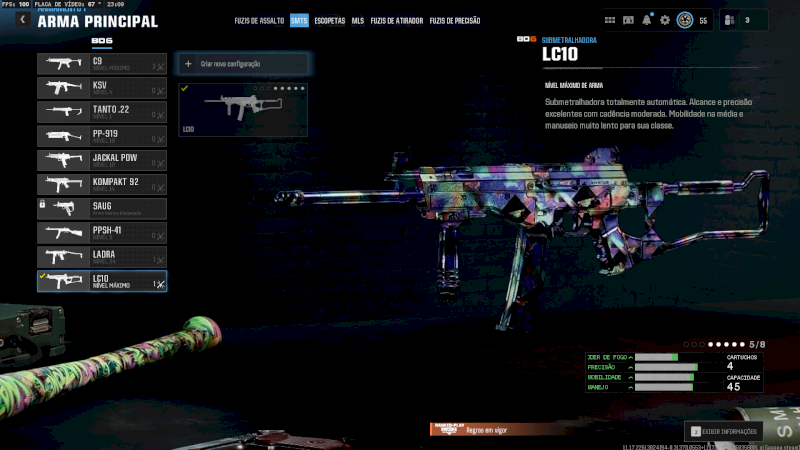The height and width of the screenshot is (450, 800).
Task: Select the C9 submachine gun
Action: click(x=102, y=64)
